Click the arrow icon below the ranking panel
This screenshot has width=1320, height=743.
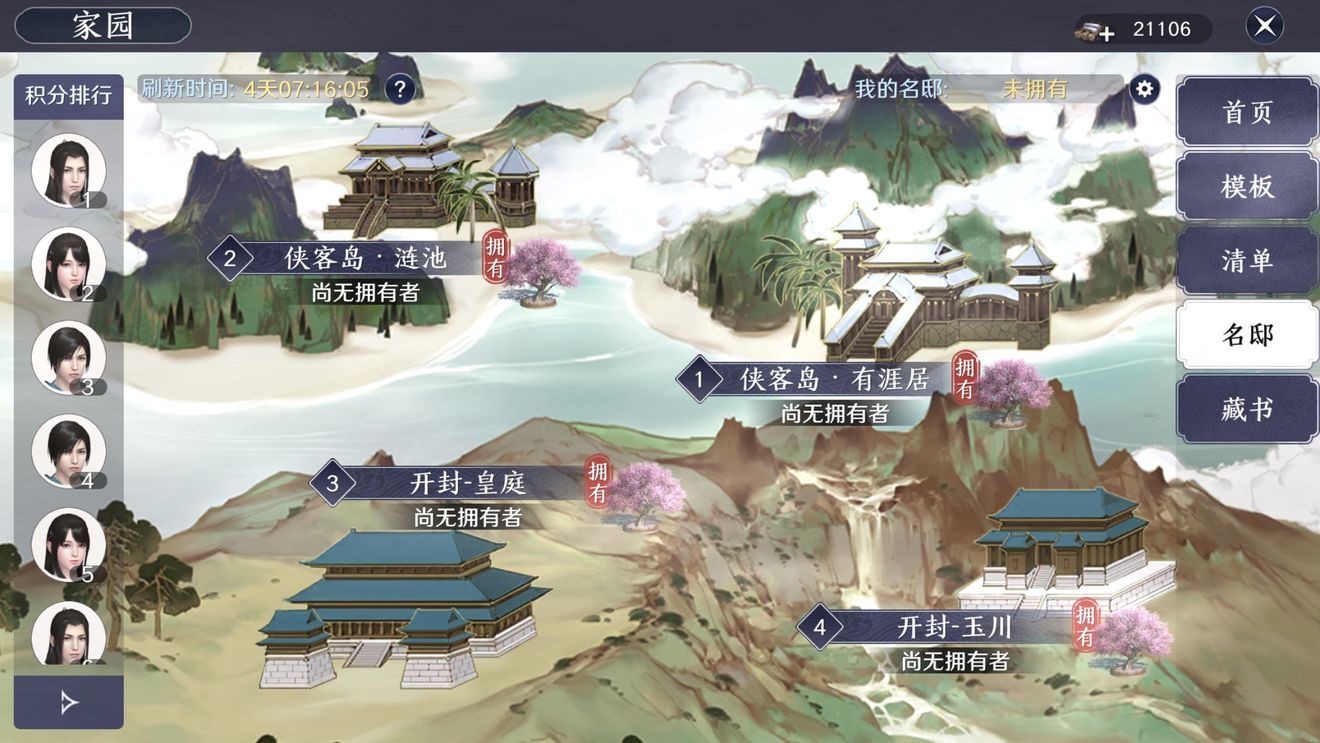point(66,700)
